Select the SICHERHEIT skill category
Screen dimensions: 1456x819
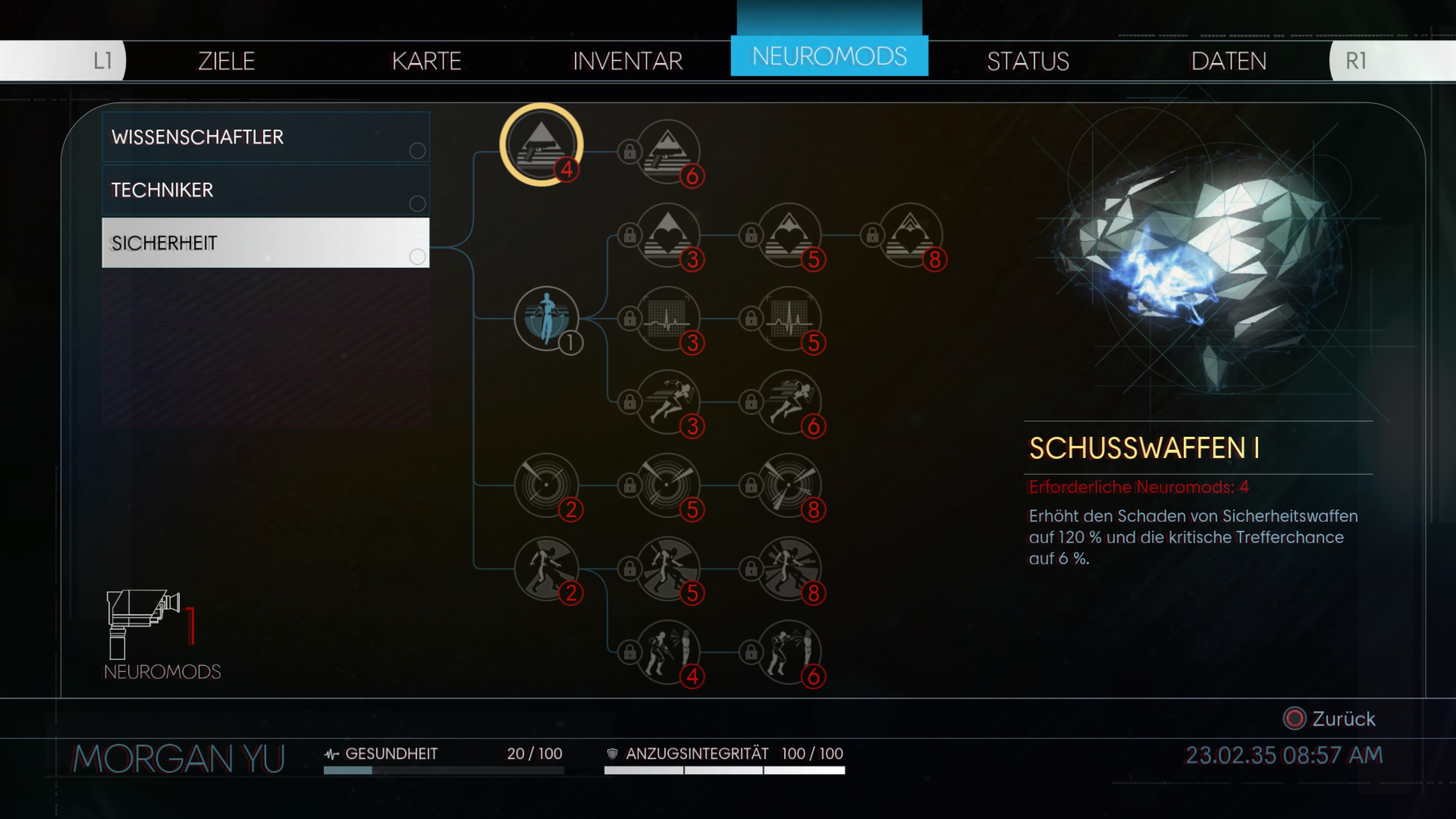pos(265,243)
